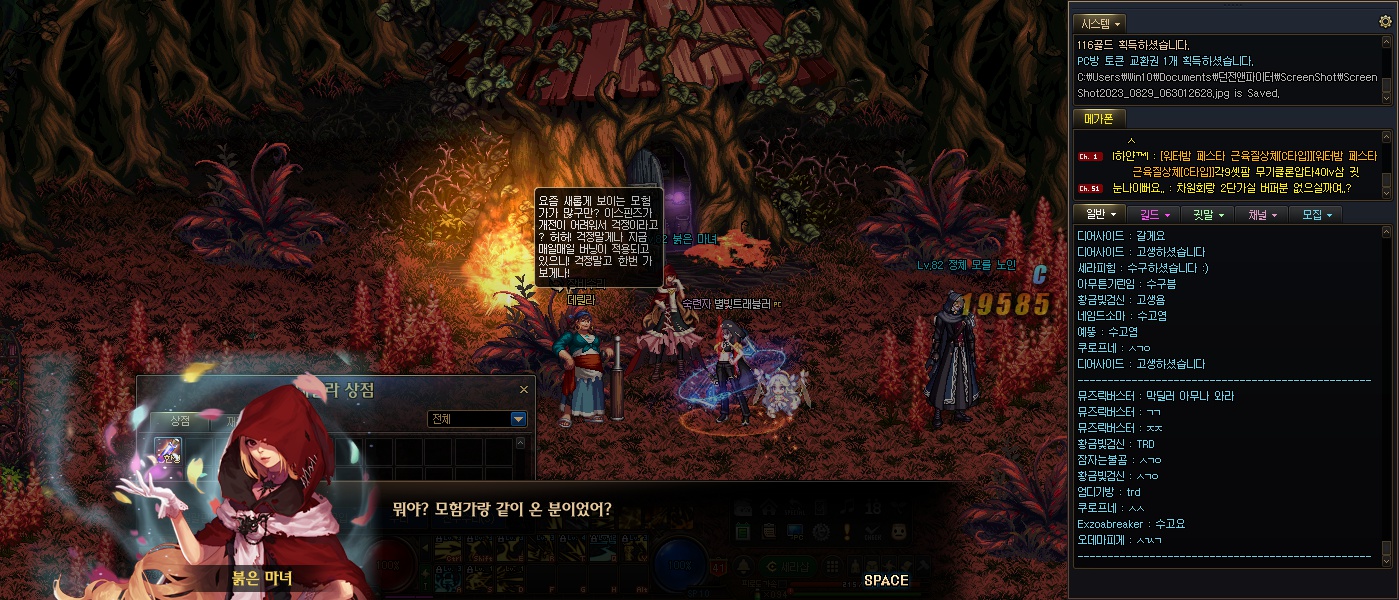This screenshot has height=600, width=1399.
Task: Switch to the 길드 chat tab
Action: [1153, 214]
